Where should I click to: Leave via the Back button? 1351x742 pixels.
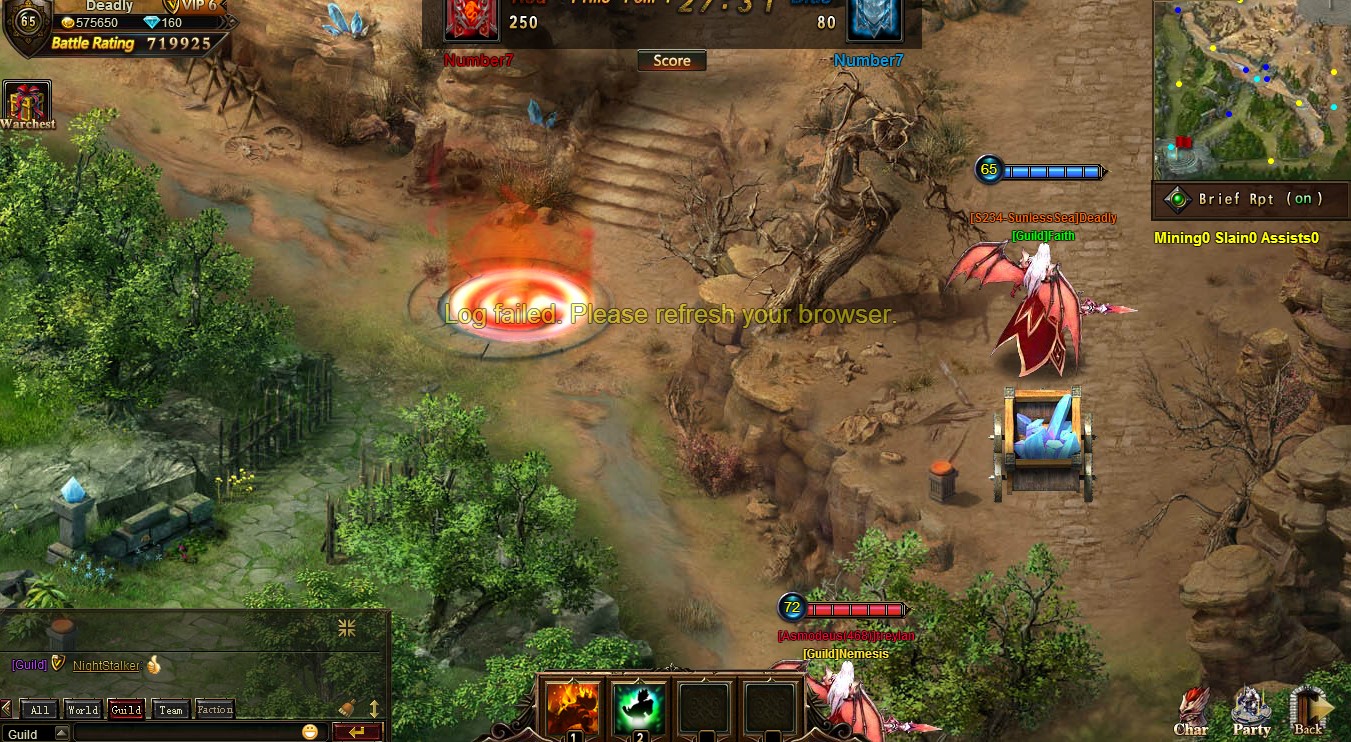point(1309,712)
